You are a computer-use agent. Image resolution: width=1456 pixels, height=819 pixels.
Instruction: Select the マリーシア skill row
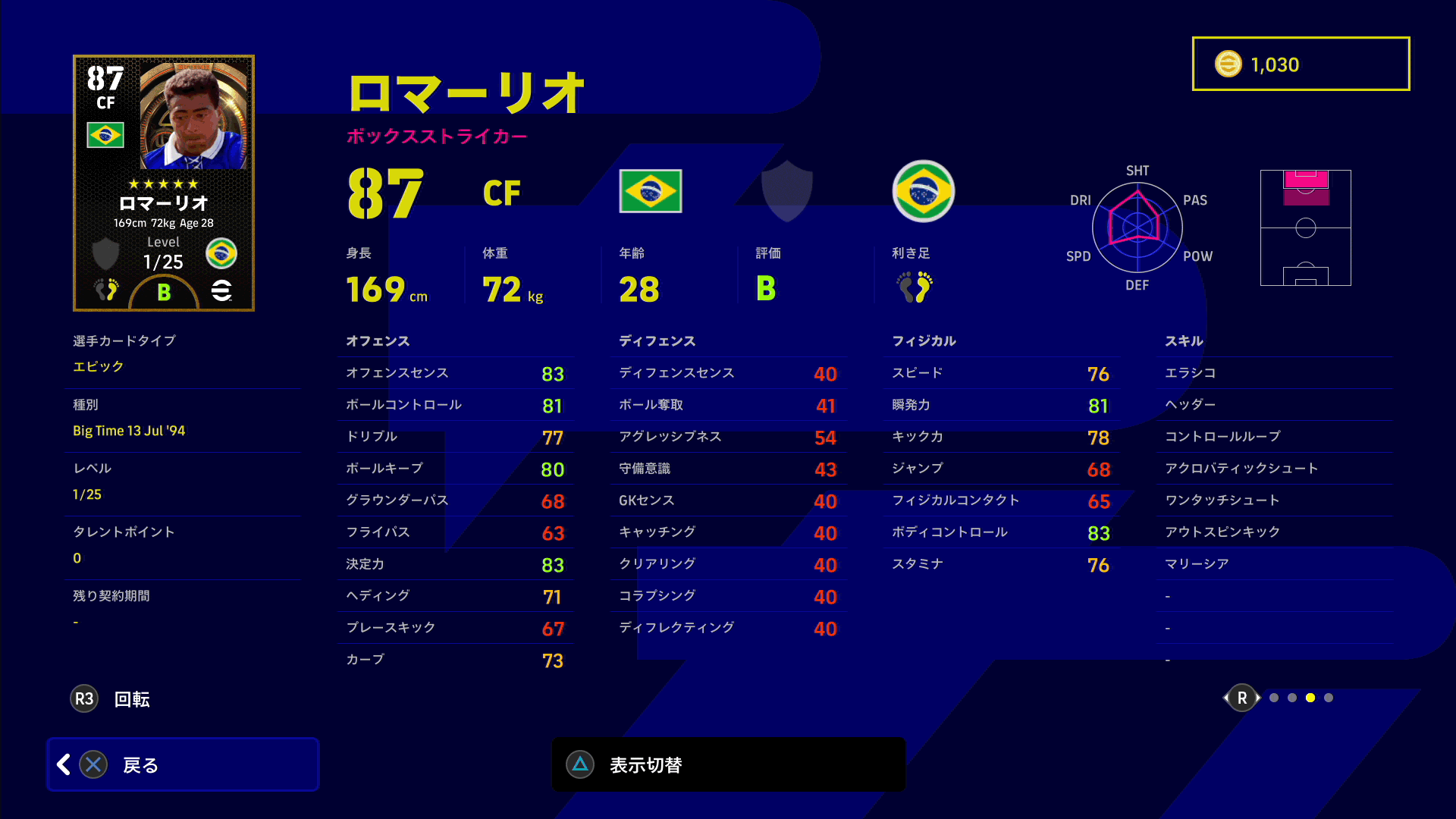coord(1274,564)
